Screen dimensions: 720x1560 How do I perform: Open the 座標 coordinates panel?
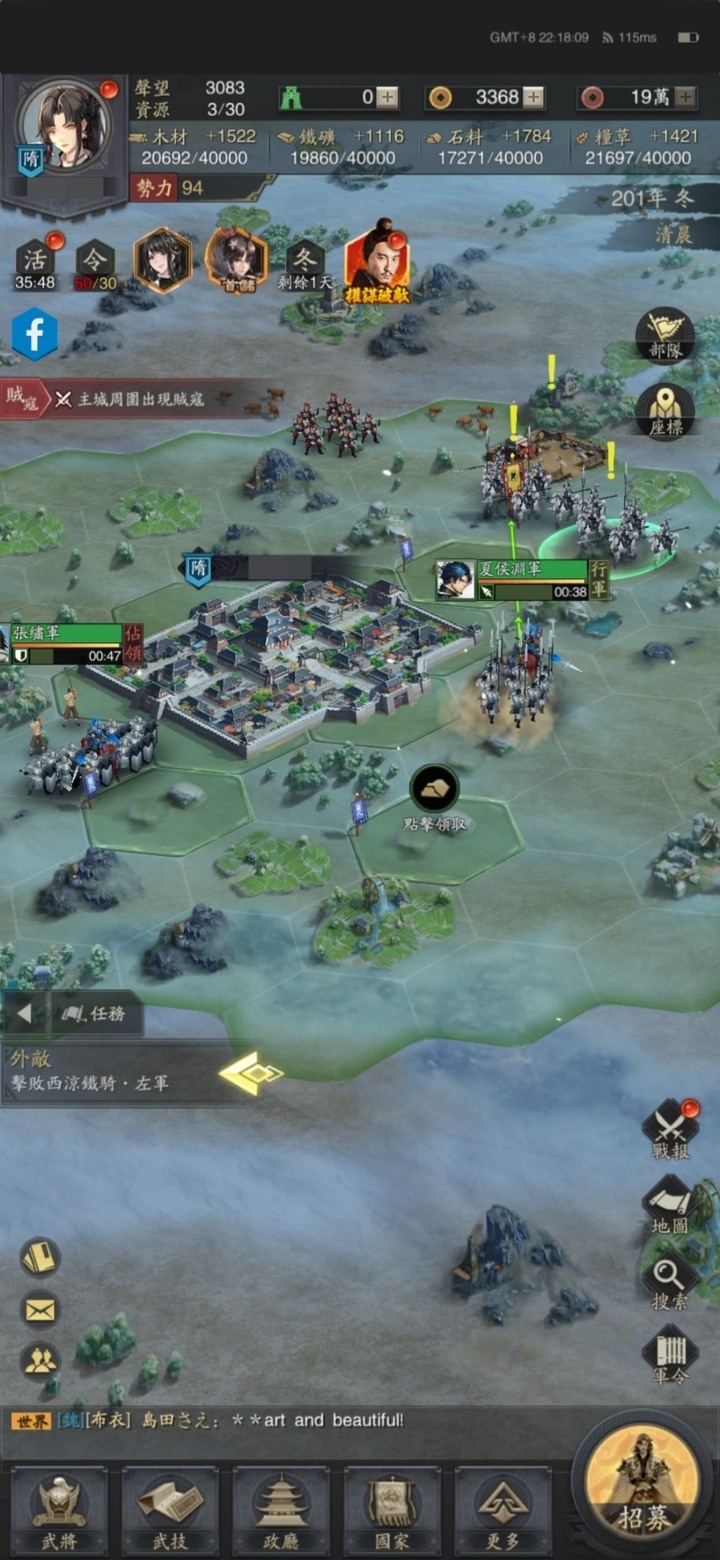665,410
